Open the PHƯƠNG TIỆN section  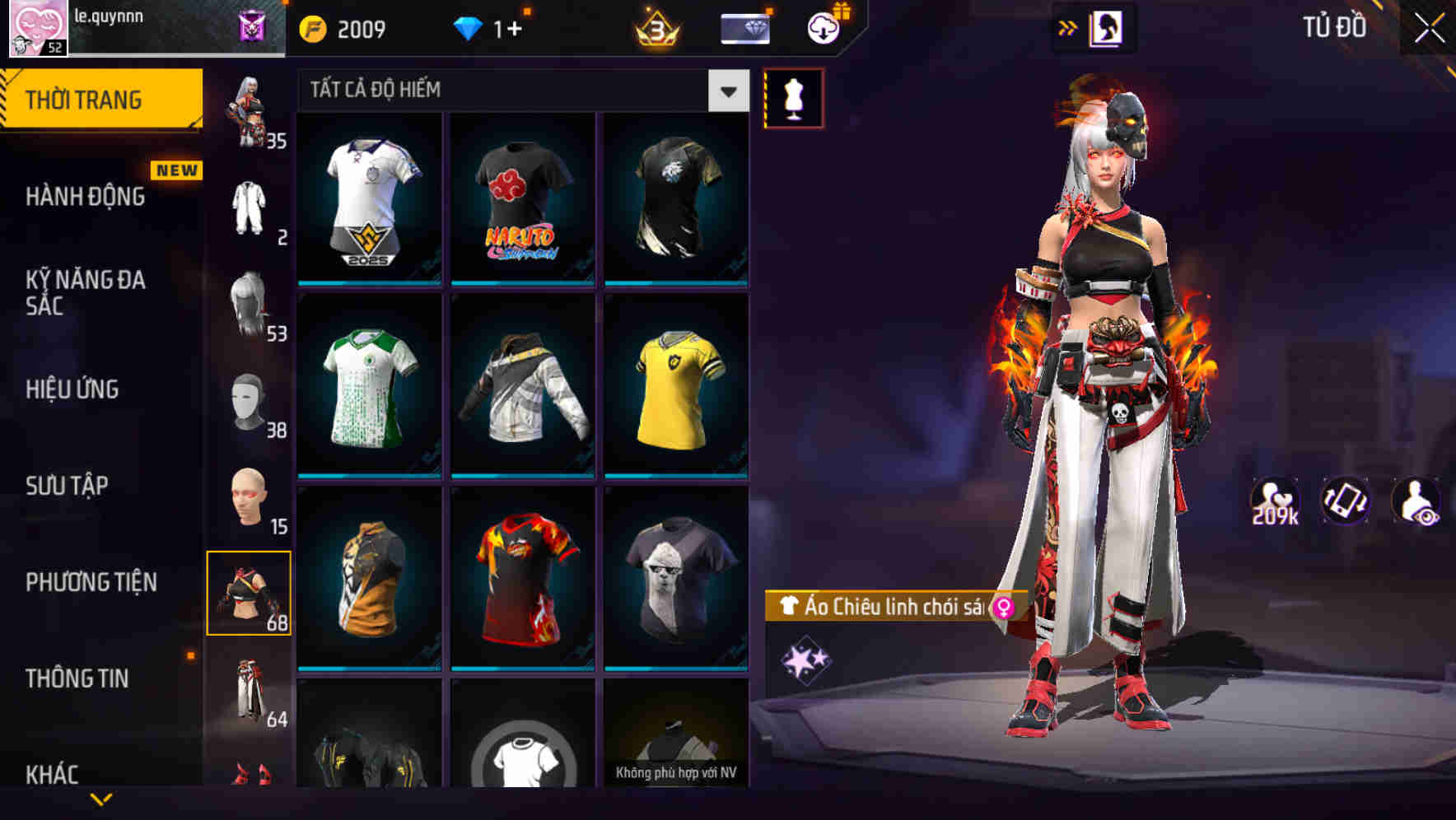tap(91, 580)
